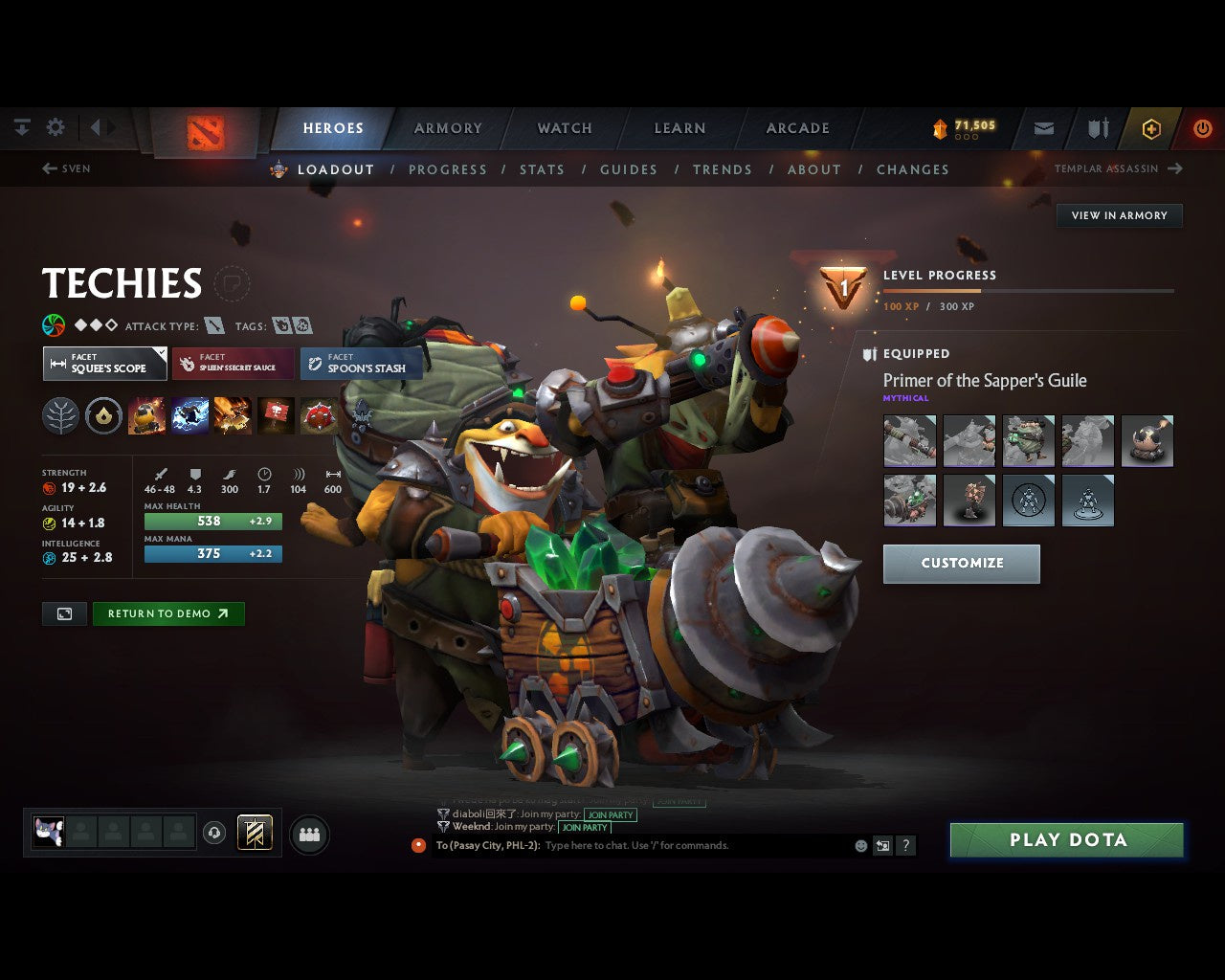Select the Armory shield and sword icon

[x=1097, y=127]
